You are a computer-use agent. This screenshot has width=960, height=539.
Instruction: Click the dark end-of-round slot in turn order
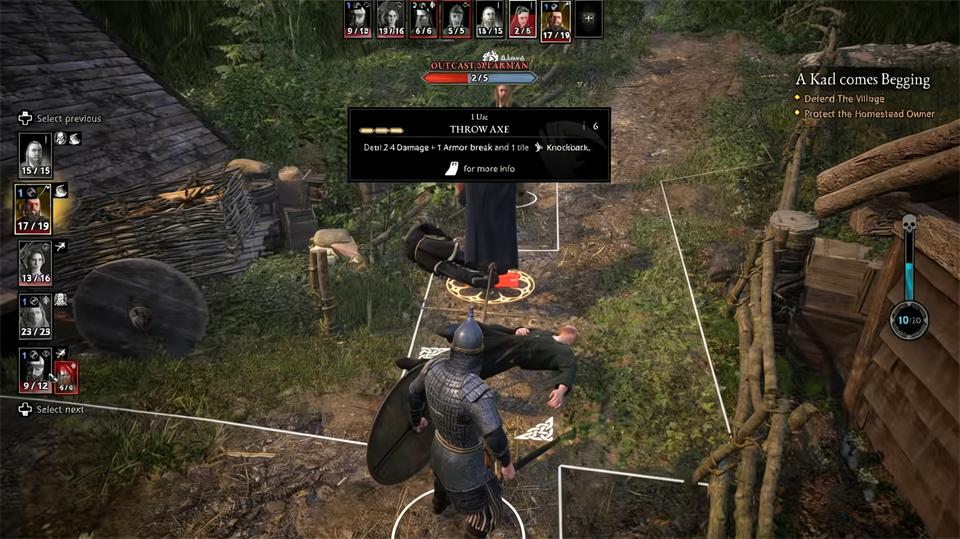point(589,19)
